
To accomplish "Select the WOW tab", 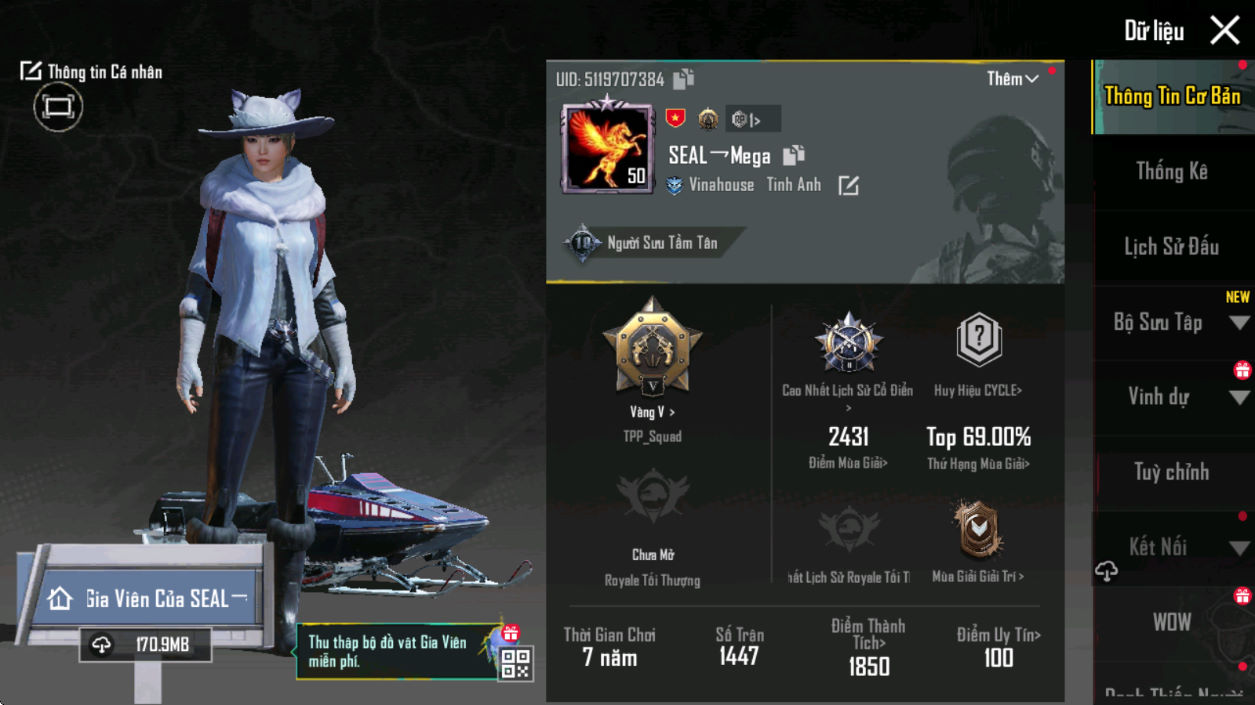I will click(x=1171, y=622).
